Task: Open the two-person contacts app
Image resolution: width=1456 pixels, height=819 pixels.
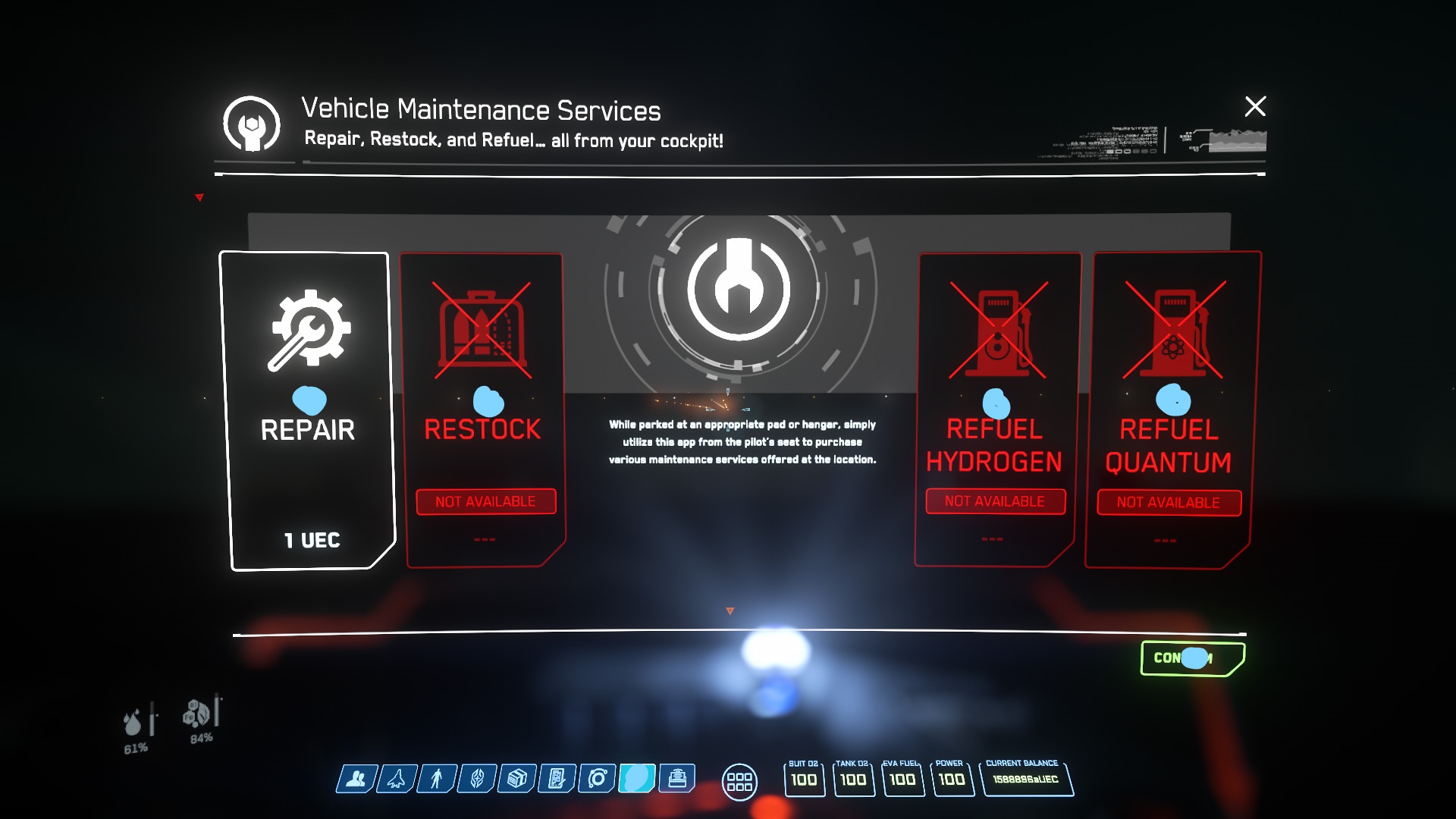Action: (356, 779)
